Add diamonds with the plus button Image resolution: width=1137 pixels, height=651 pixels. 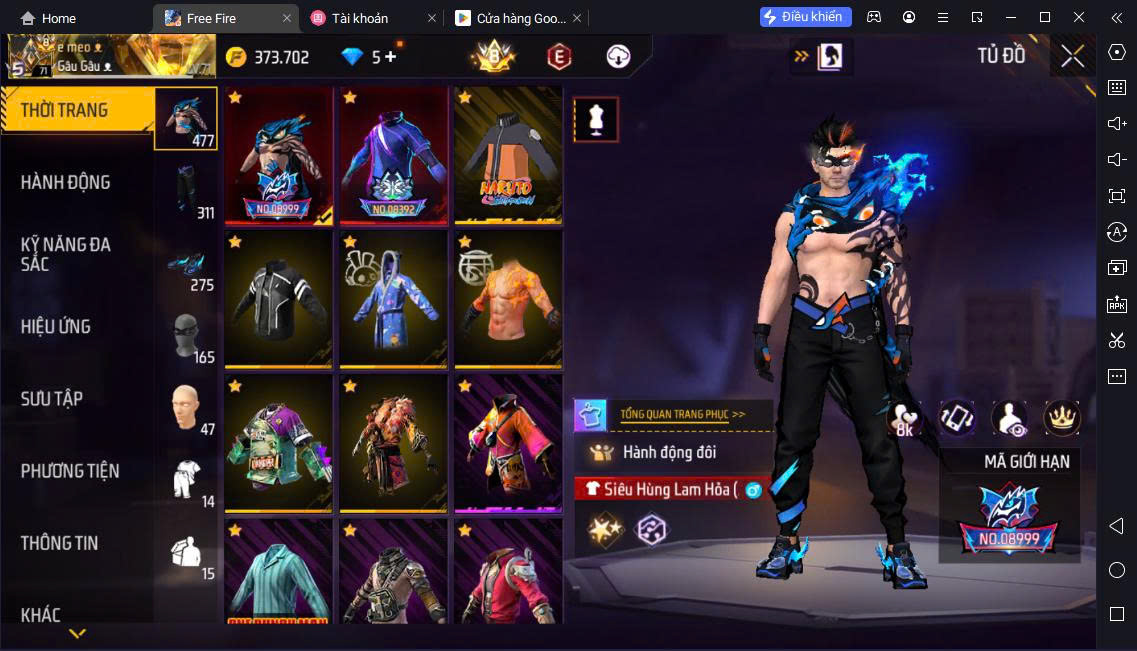click(x=390, y=57)
